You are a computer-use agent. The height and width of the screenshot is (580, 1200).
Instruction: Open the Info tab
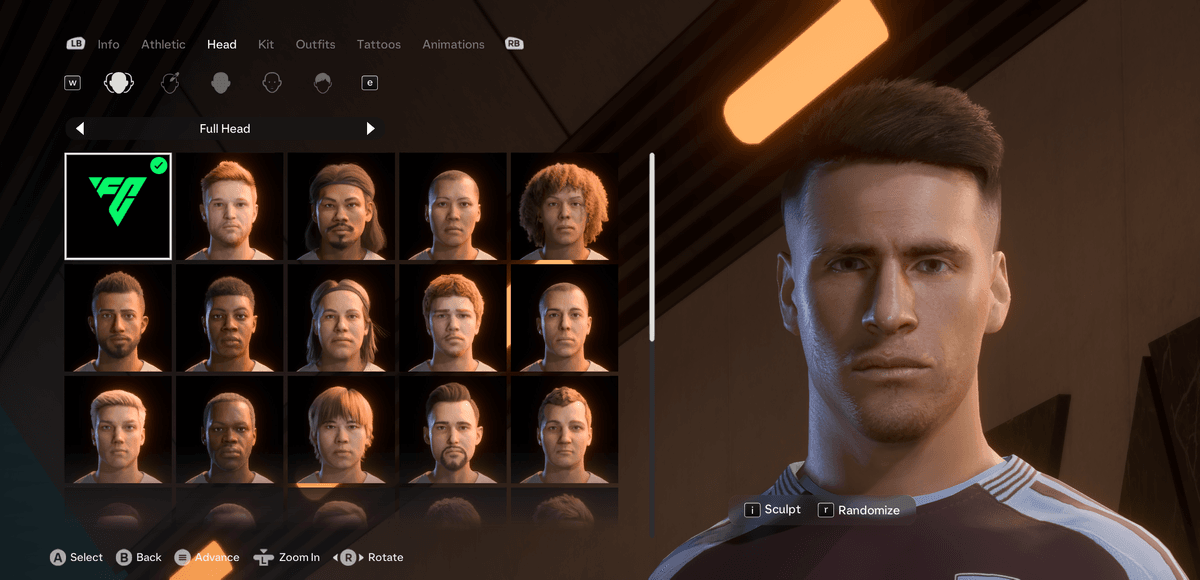click(x=108, y=44)
